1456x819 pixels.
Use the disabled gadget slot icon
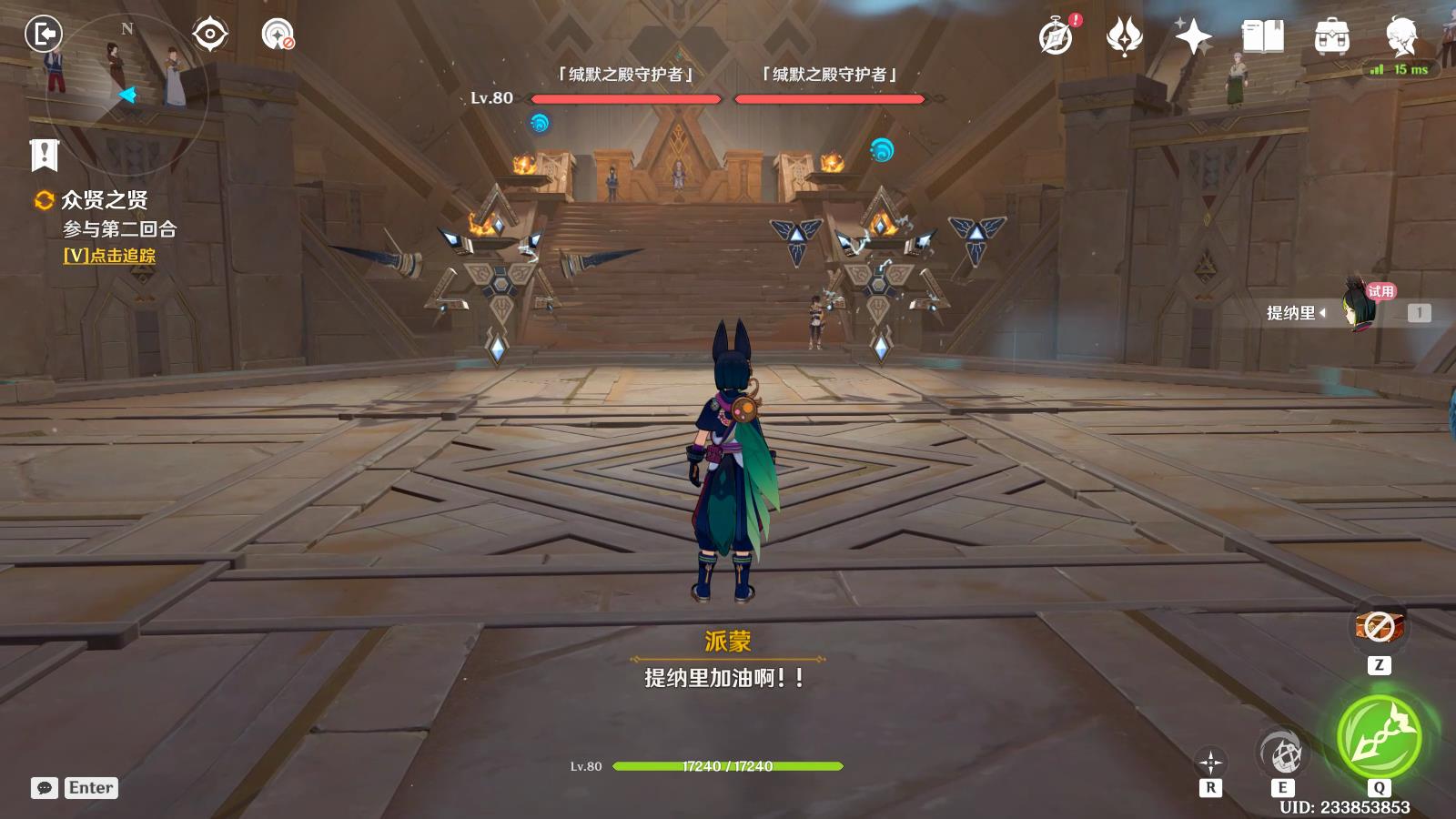coord(1379,626)
